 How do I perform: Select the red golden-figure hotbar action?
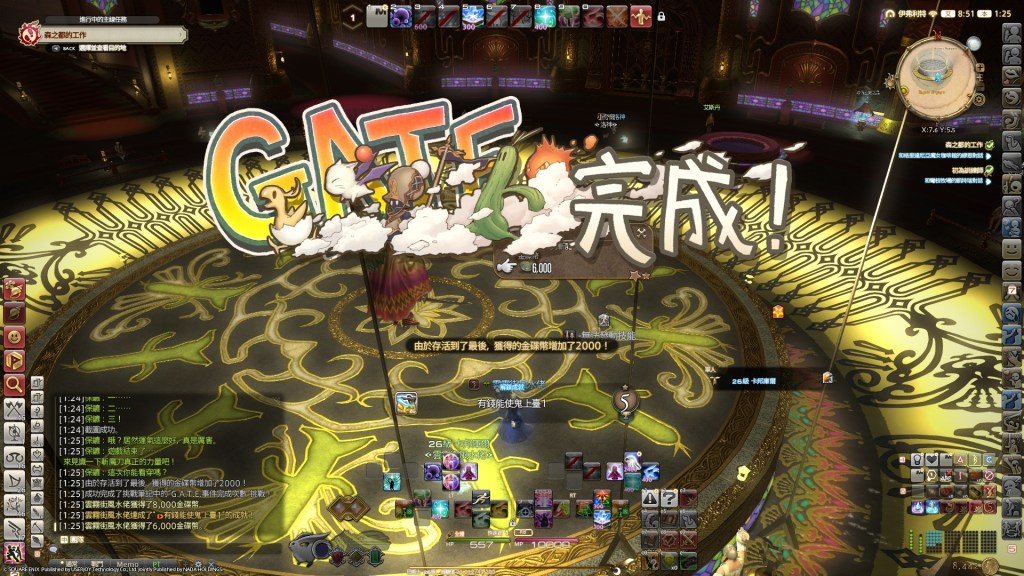click(642, 16)
